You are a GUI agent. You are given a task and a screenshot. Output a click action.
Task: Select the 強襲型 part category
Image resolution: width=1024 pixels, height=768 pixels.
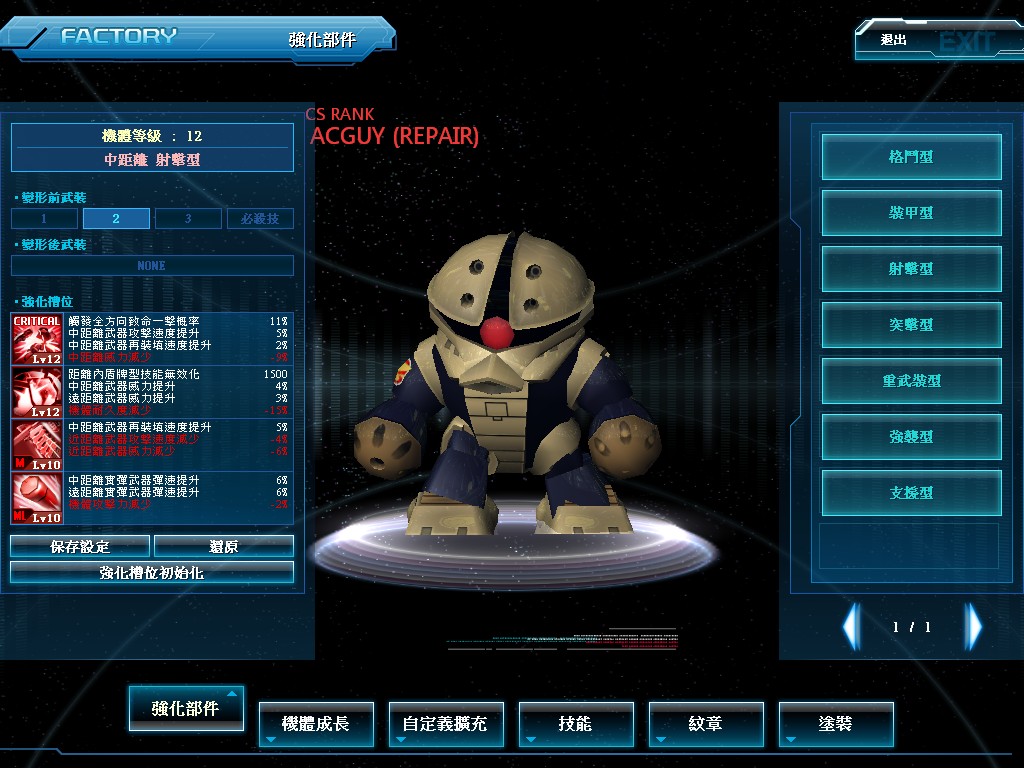pyautogui.click(x=911, y=437)
